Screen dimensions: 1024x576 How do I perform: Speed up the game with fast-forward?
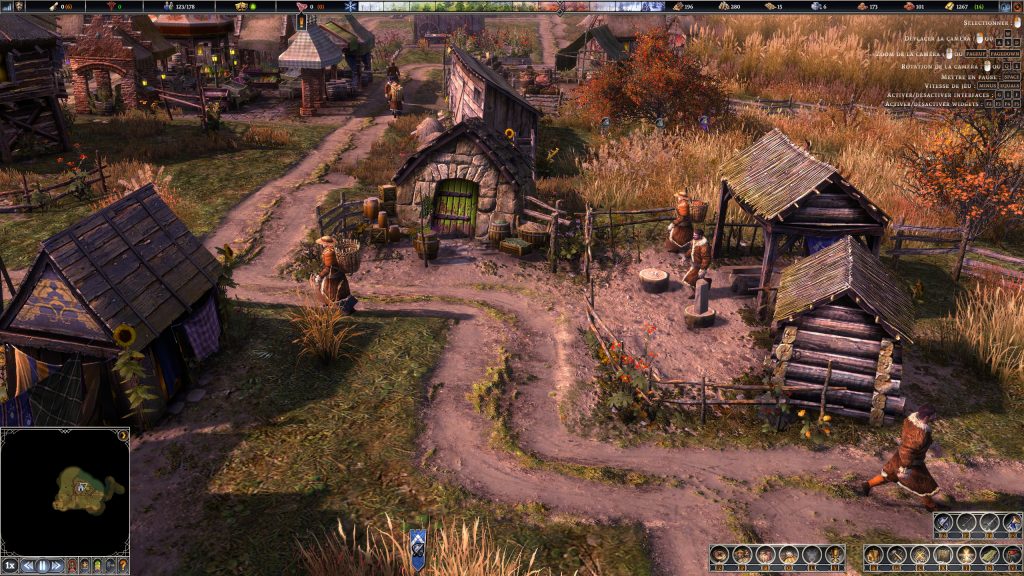[x=58, y=565]
